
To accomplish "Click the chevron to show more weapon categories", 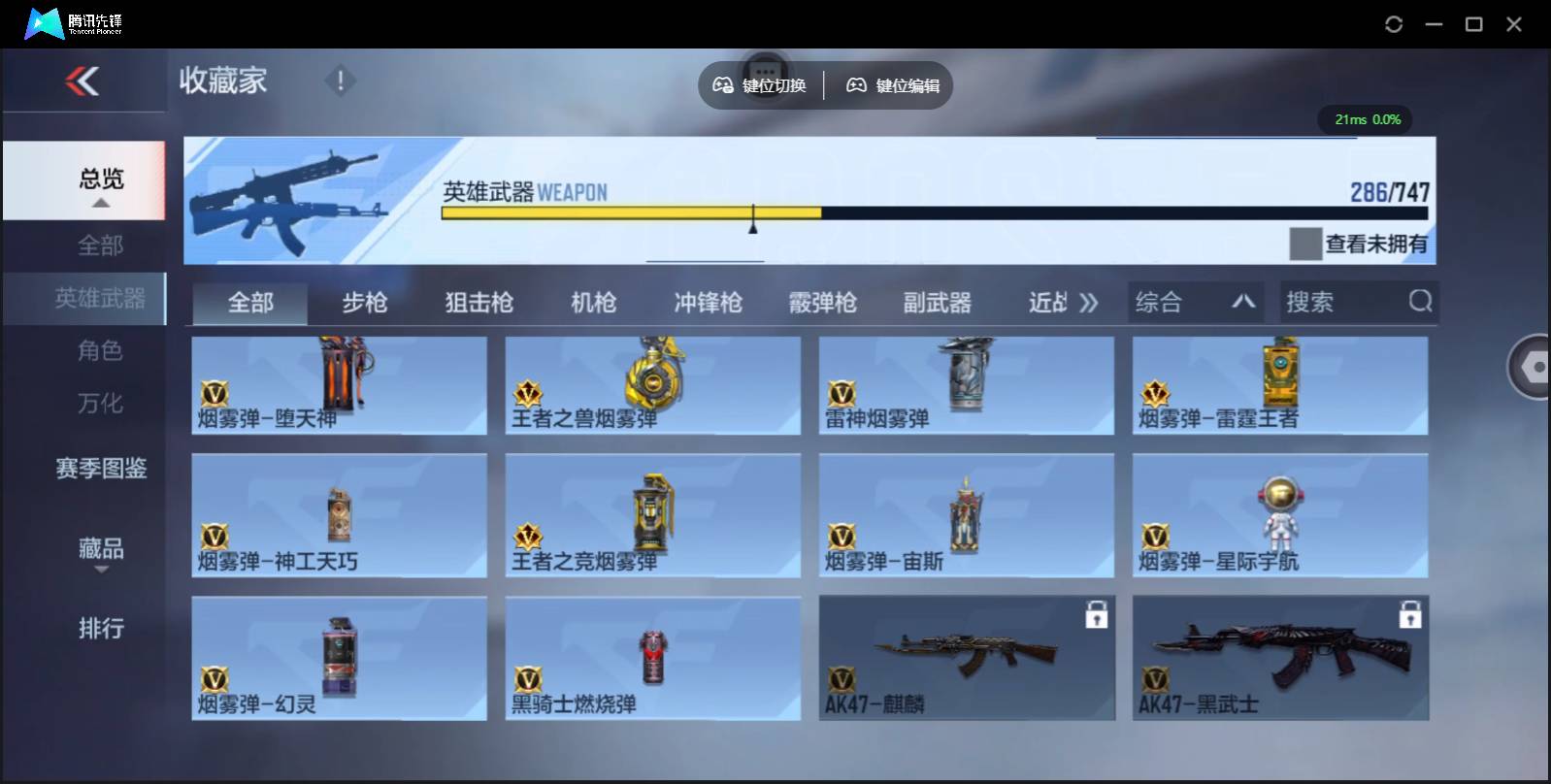I will coord(1089,302).
